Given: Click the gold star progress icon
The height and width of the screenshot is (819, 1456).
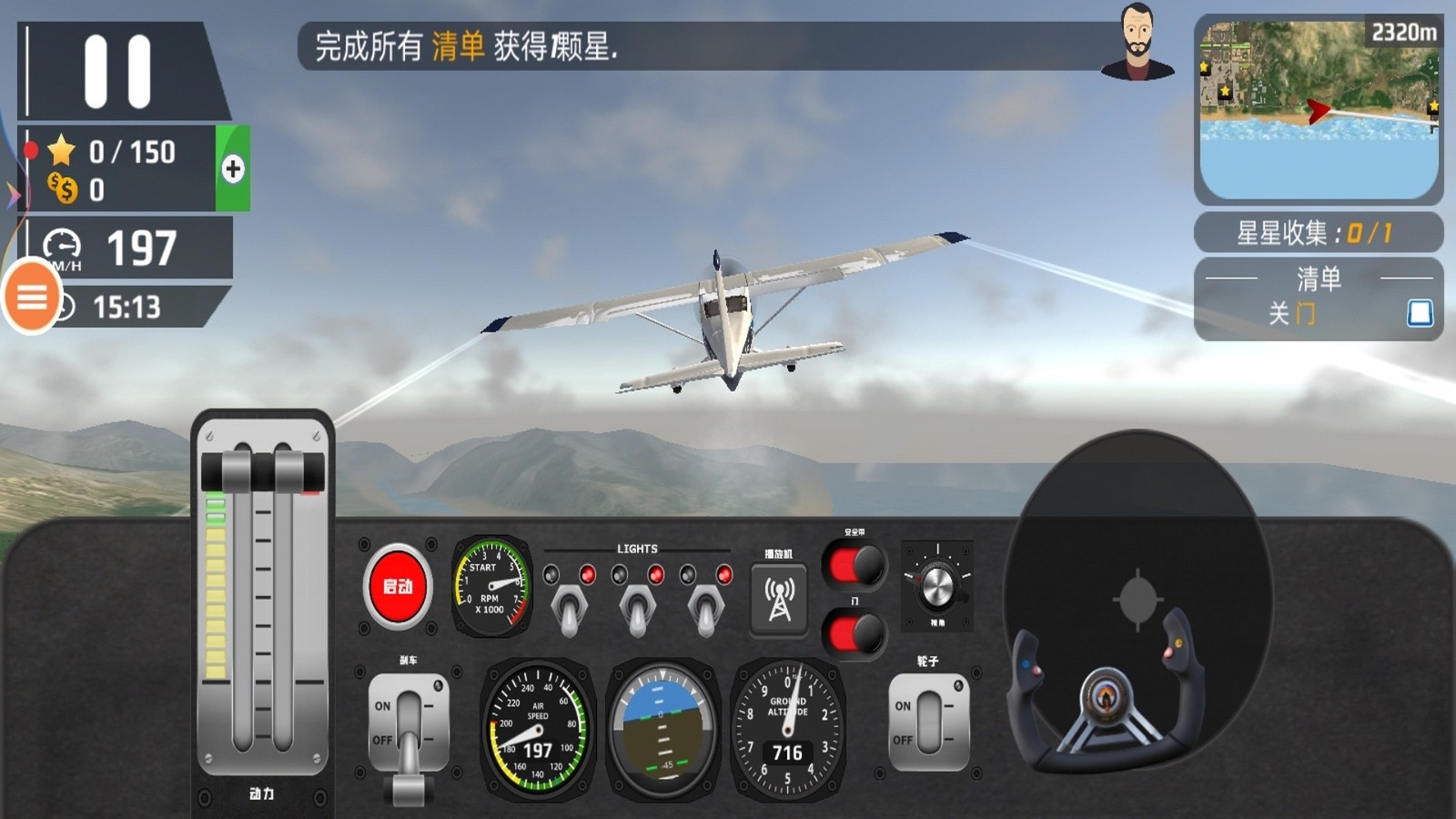Looking at the screenshot, I should 59,152.
